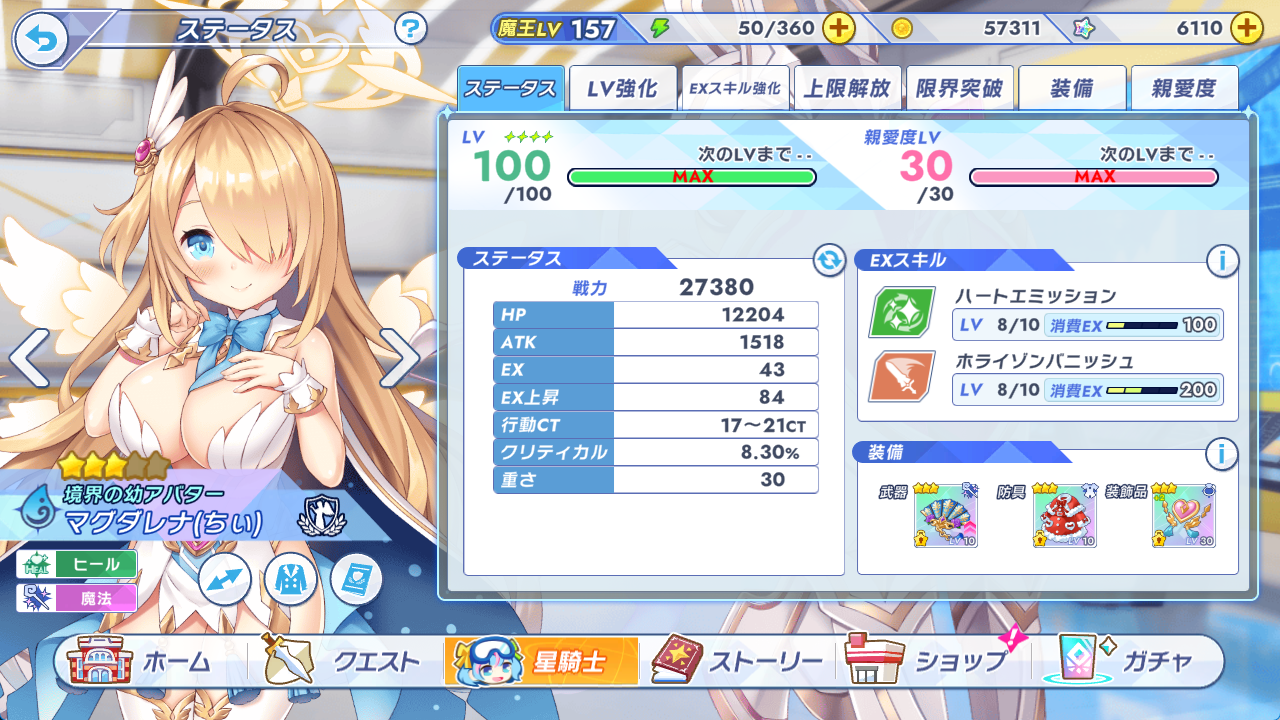Open the クエスト menu
The height and width of the screenshot is (720, 1280).
tap(342, 661)
